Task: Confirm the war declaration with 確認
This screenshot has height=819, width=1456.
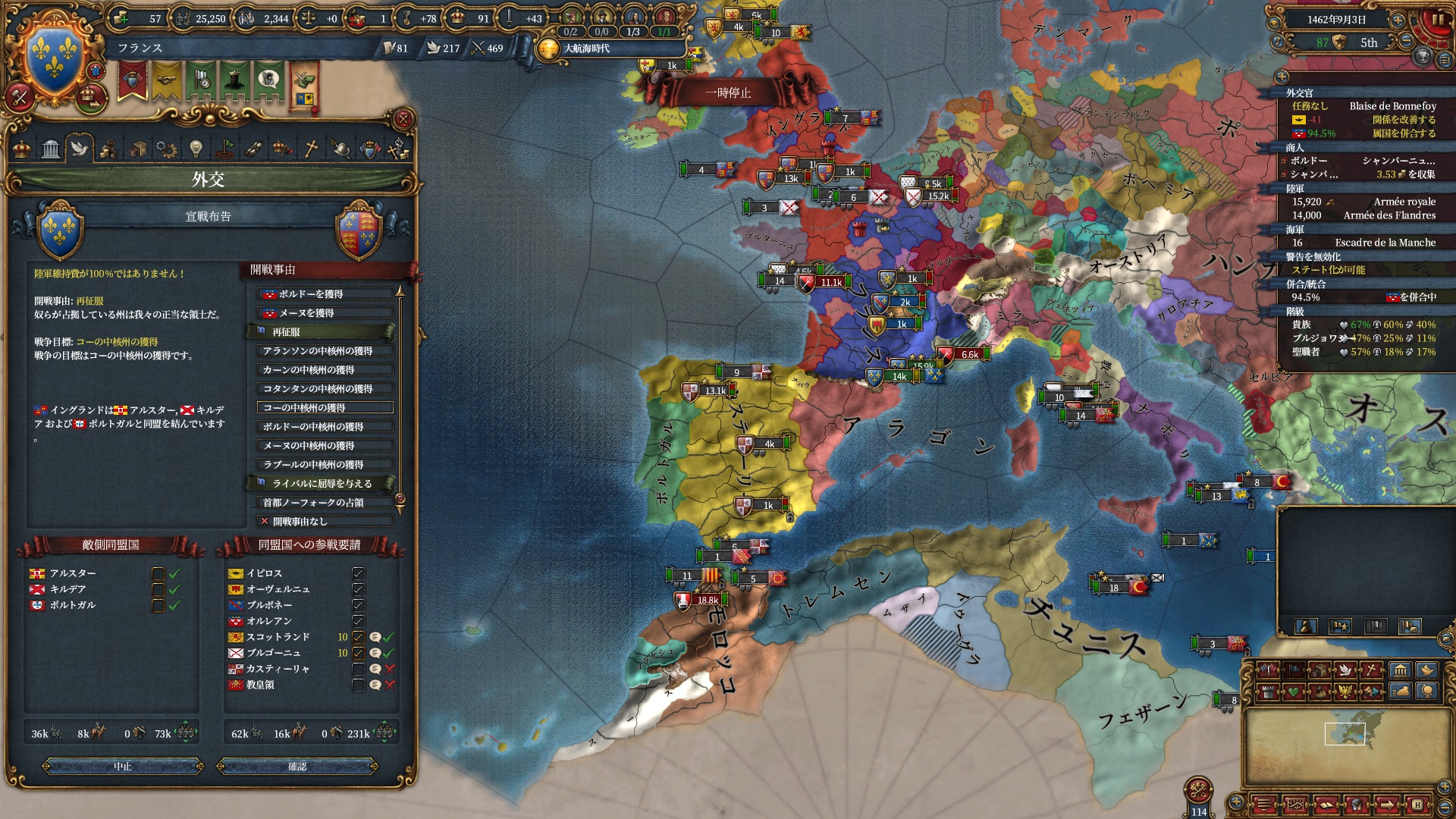Action: [x=297, y=767]
